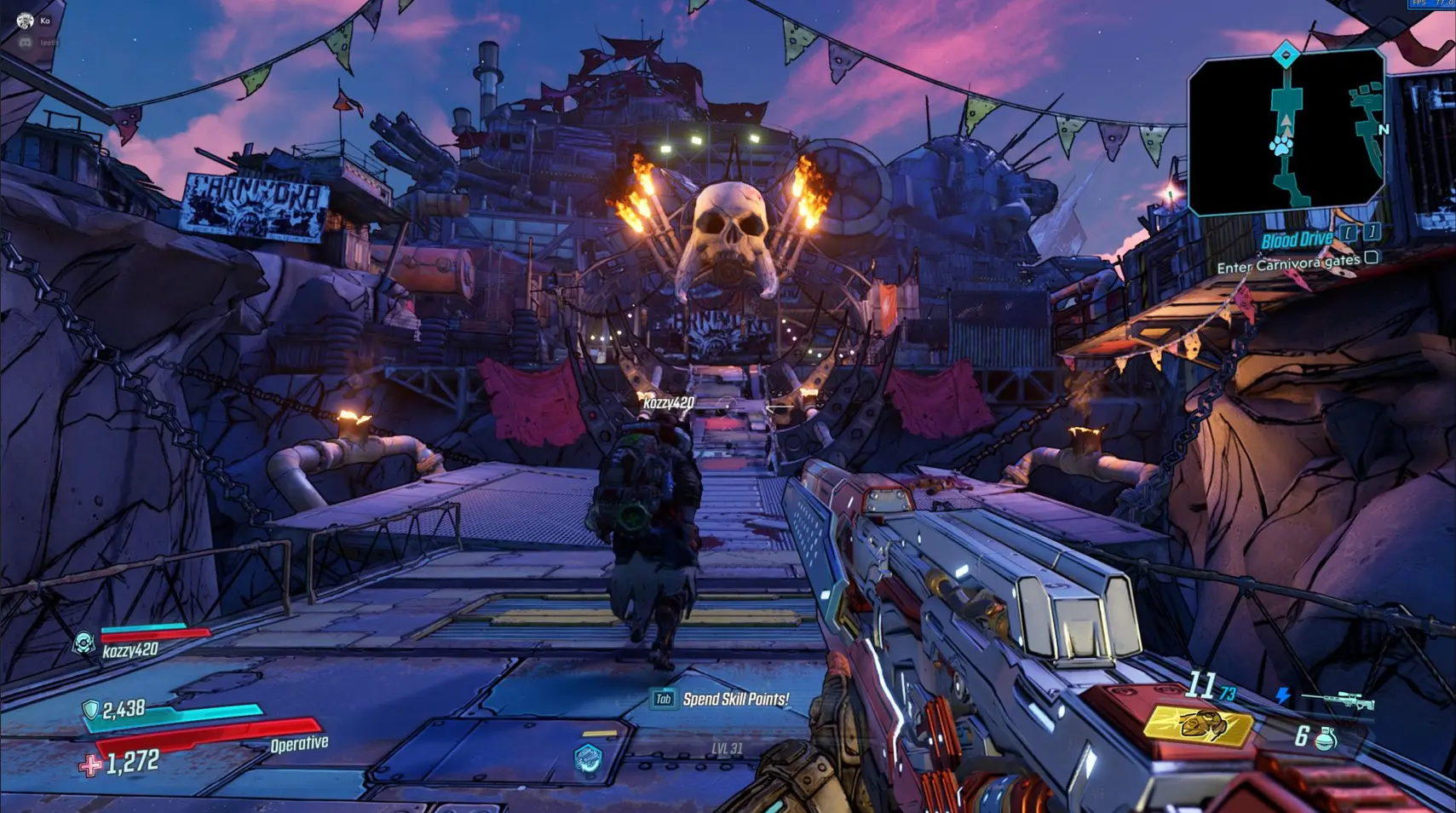Select teammate kozzy420's portrait icon
Screen dimensions: 1456x813
click(83, 643)
